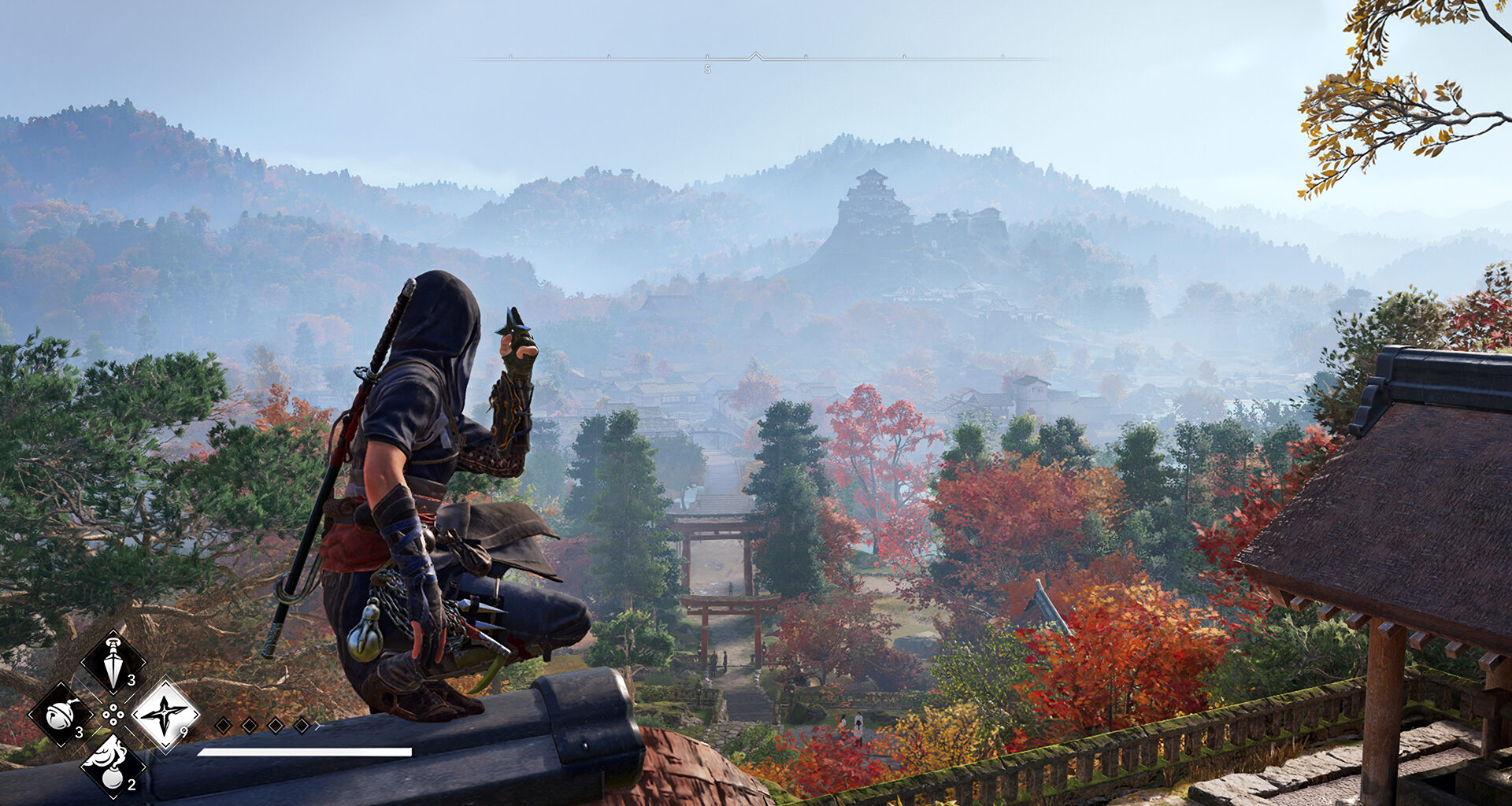Click the bell count badge showing 3
The image size is (1512, 806).
79,732
